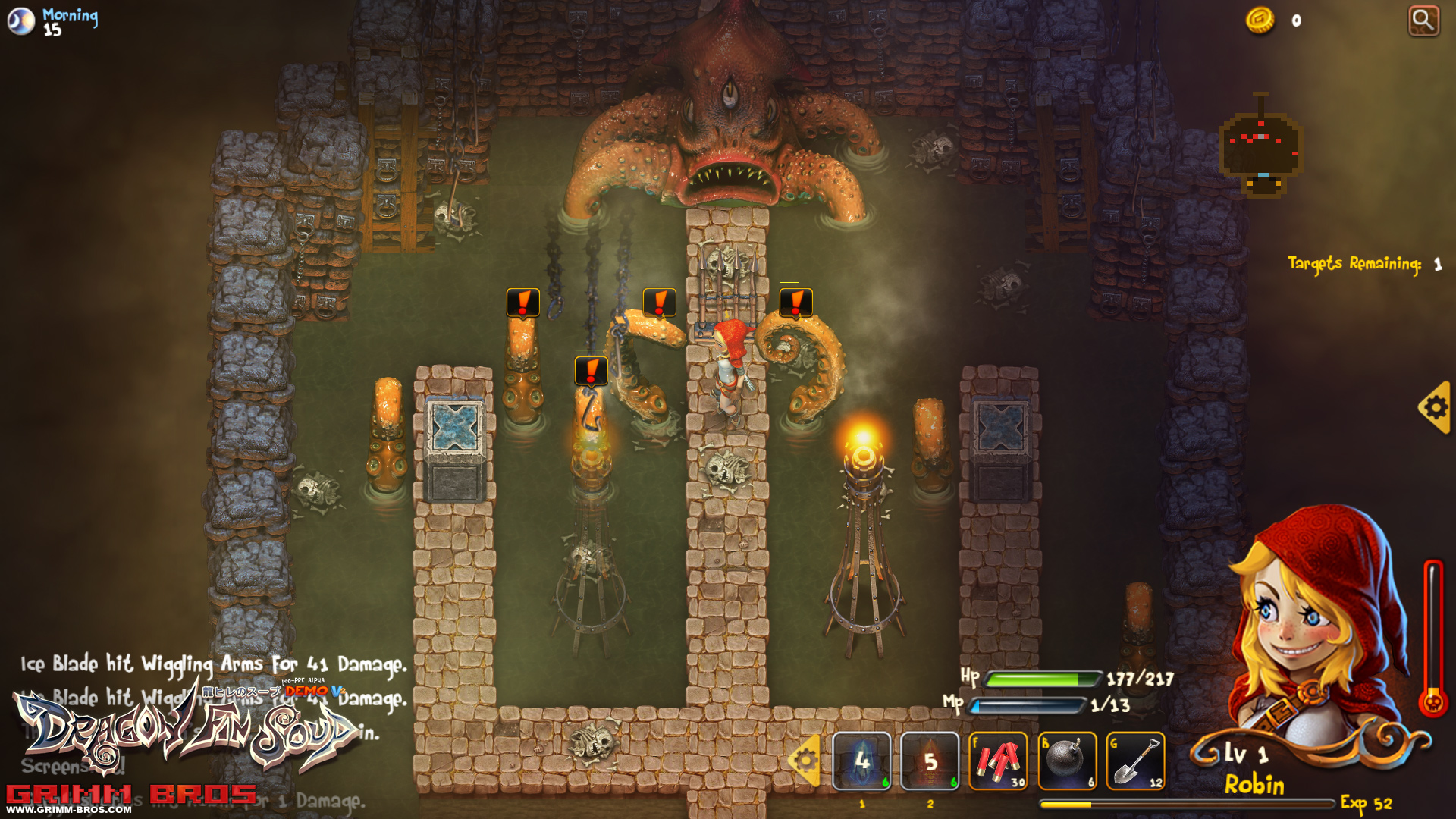Activate the Ice Blade skill slot

tap(861, 761)
